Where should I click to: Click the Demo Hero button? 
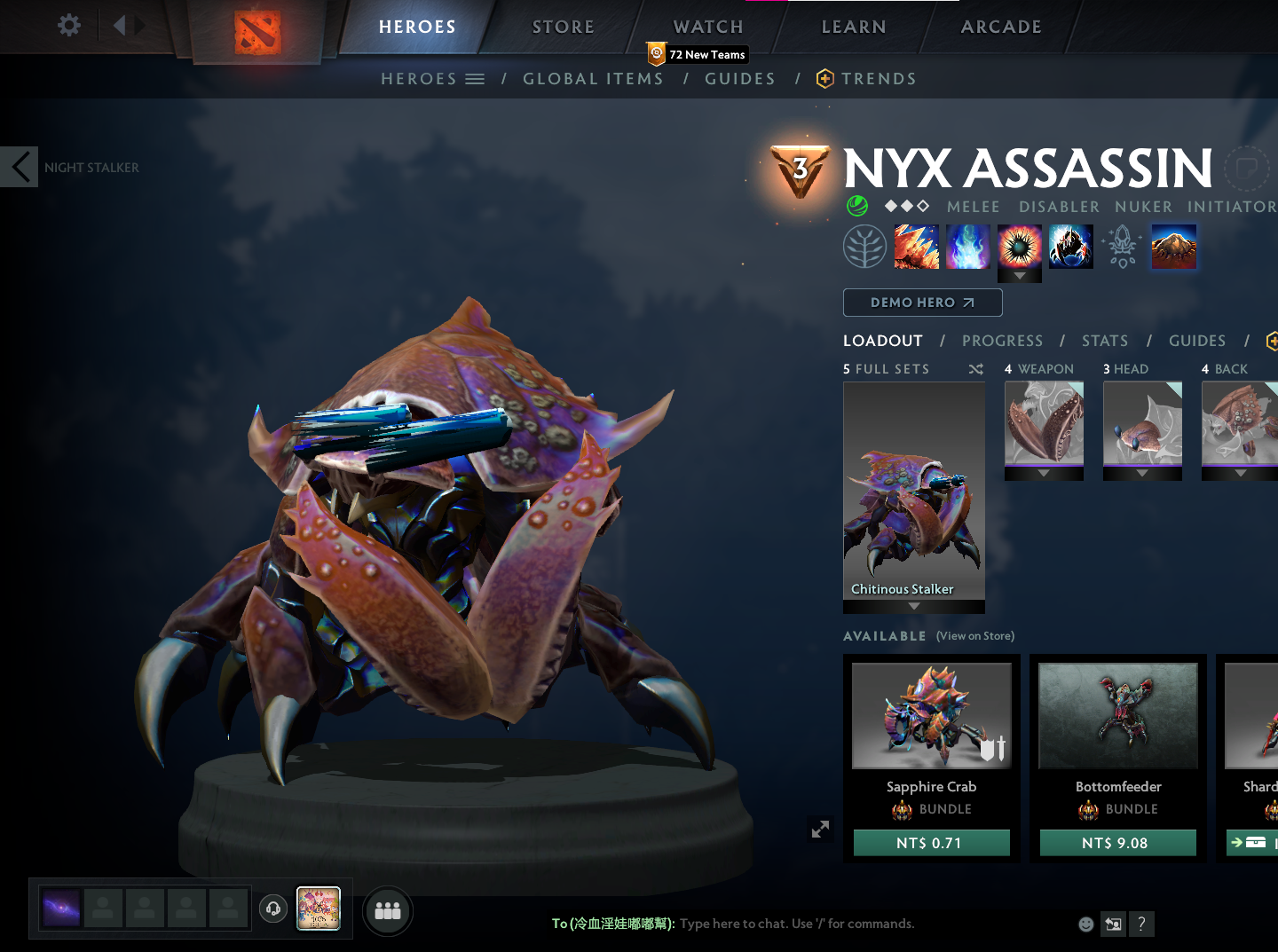coord(922,302)
